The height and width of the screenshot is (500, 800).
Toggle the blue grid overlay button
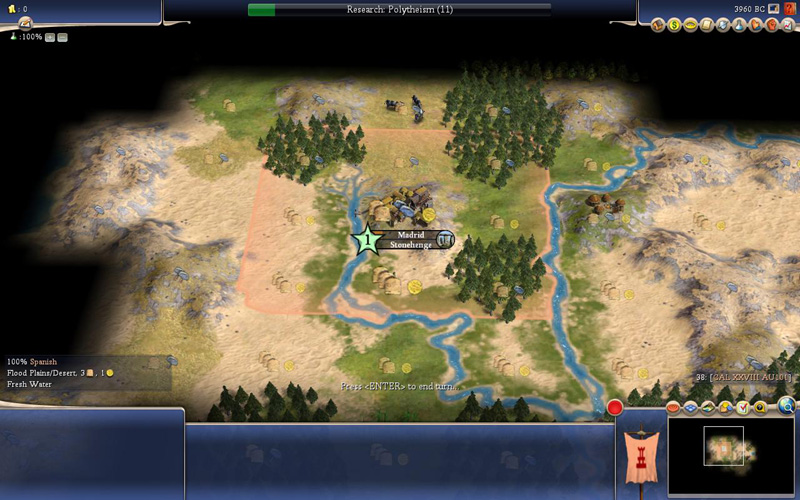[690, 408]
